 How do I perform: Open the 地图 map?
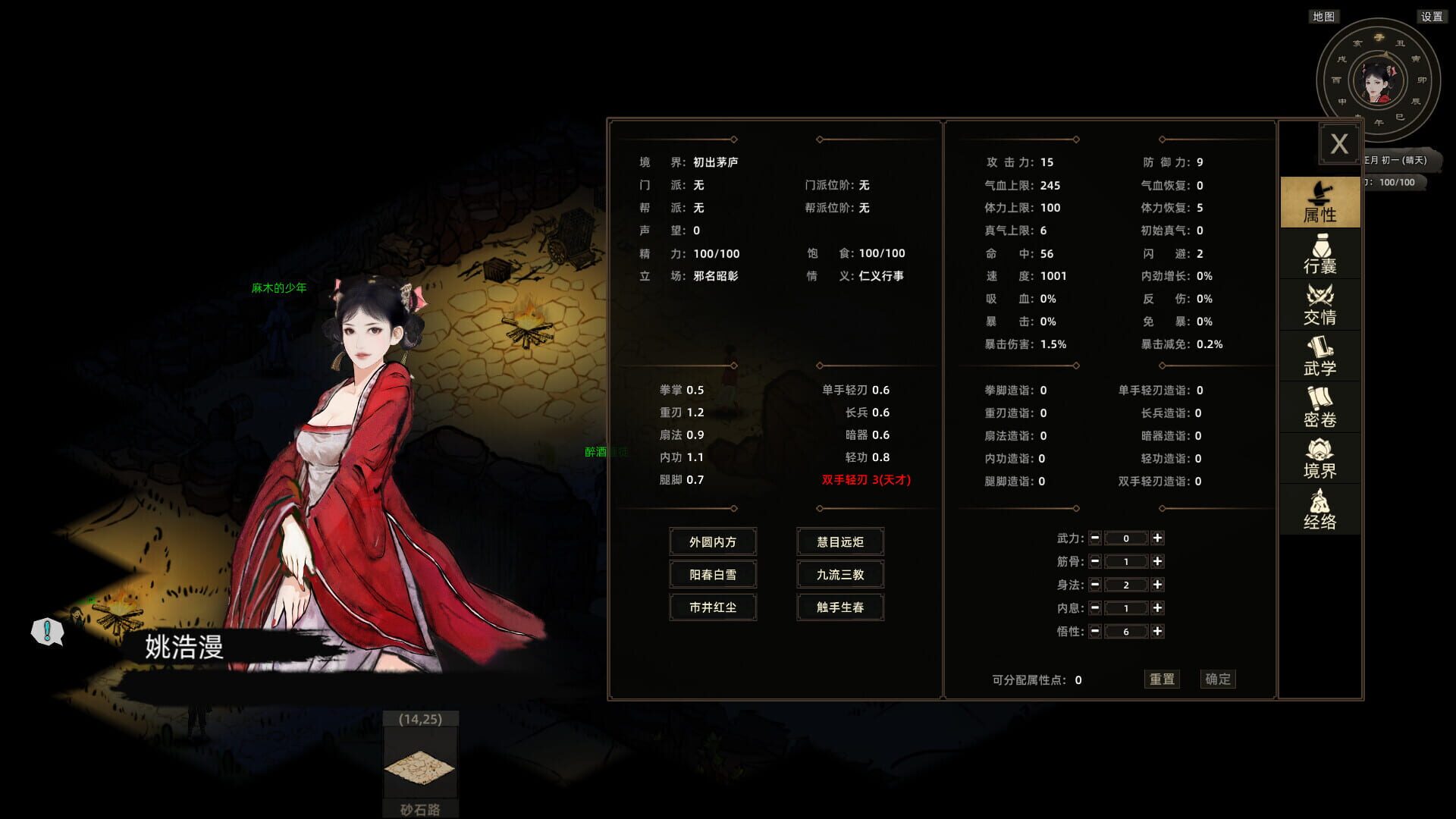click(x=1323, y=17)
